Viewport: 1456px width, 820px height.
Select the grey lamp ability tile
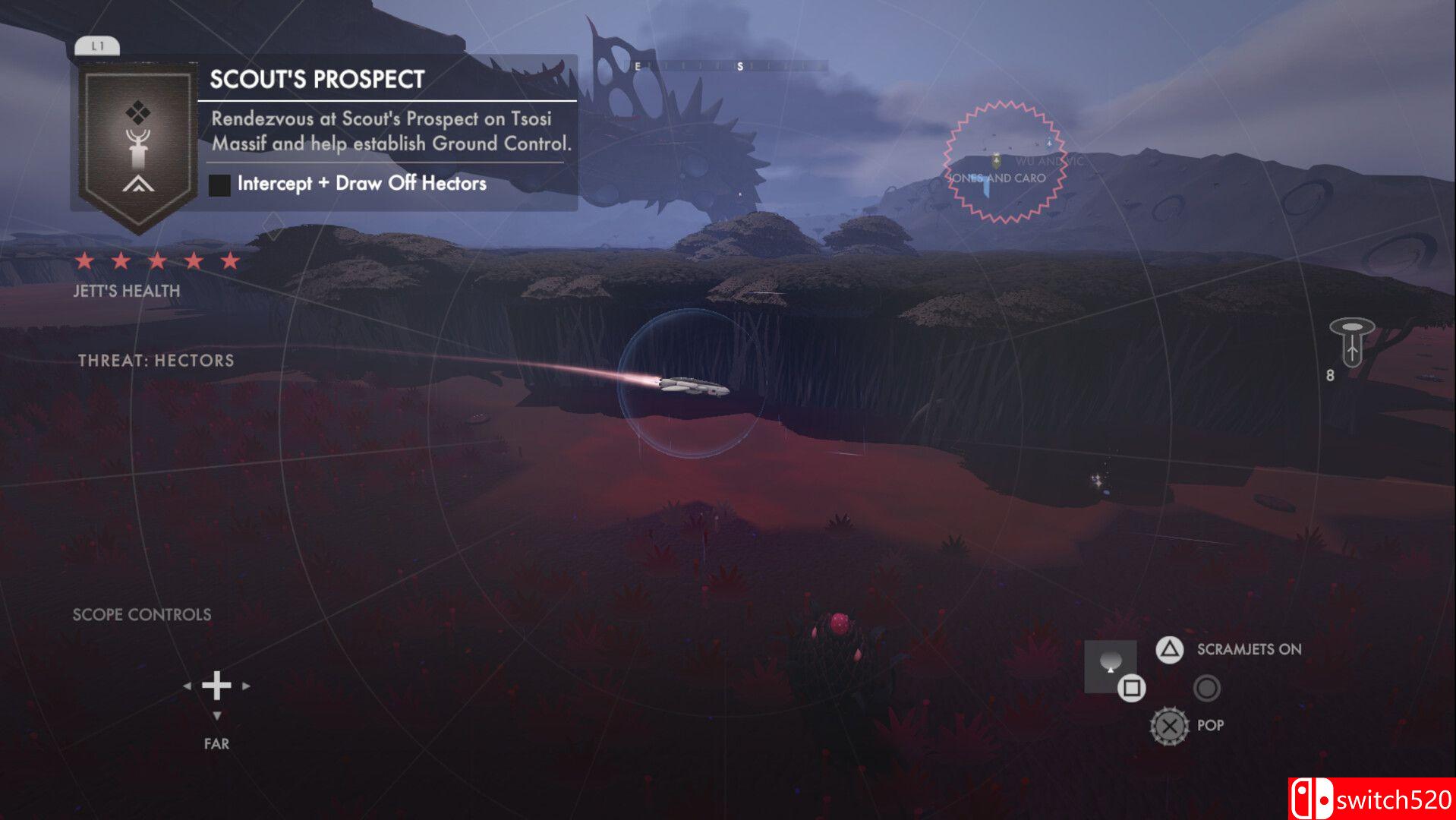coord(1109,664)
